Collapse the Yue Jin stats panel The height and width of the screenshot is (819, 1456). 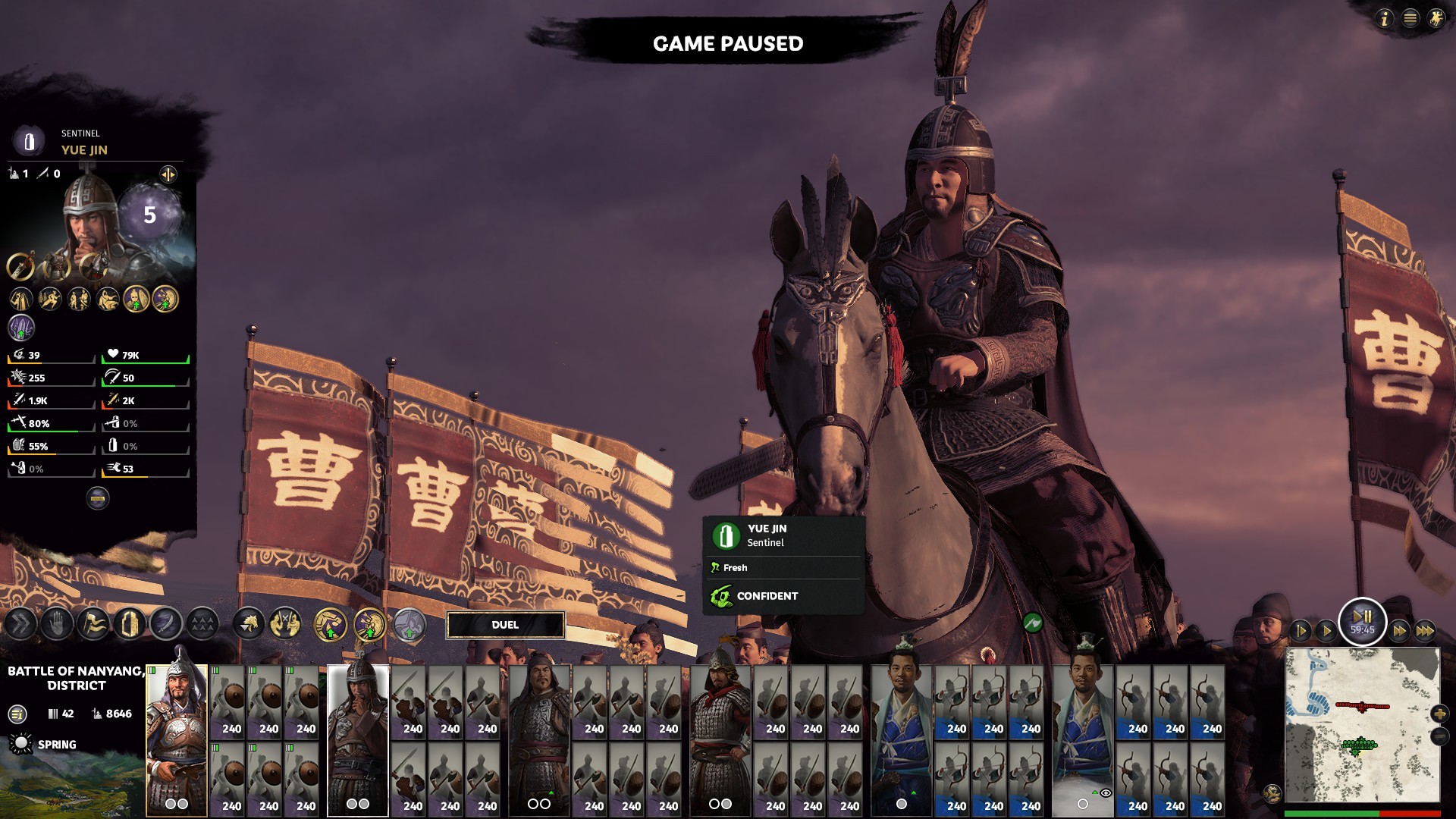pos(97,497)
